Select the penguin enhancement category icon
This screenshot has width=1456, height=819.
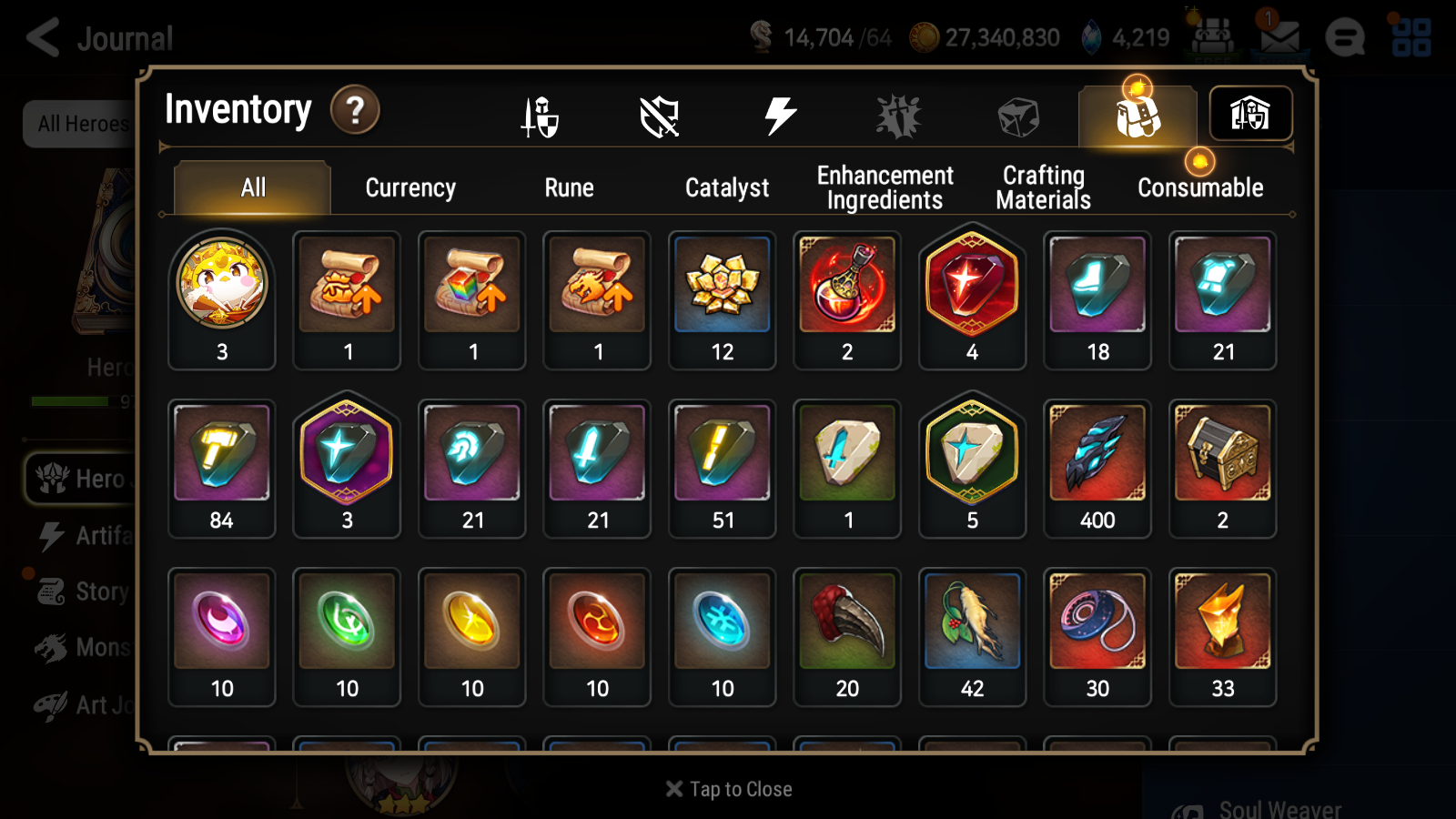click(x=899, y=115)
